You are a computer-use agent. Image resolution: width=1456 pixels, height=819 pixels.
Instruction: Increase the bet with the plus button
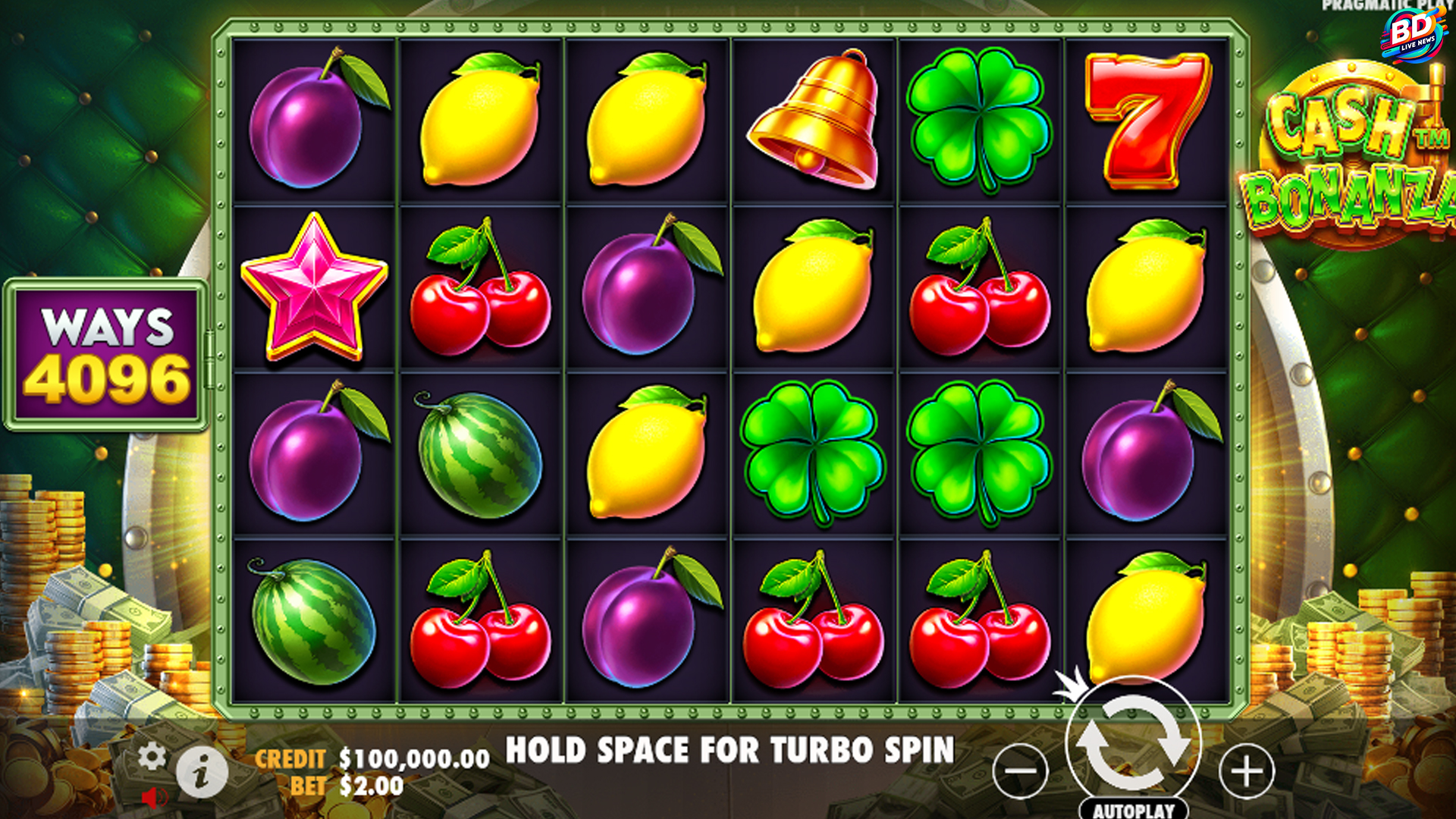[x=1246, y=771]
